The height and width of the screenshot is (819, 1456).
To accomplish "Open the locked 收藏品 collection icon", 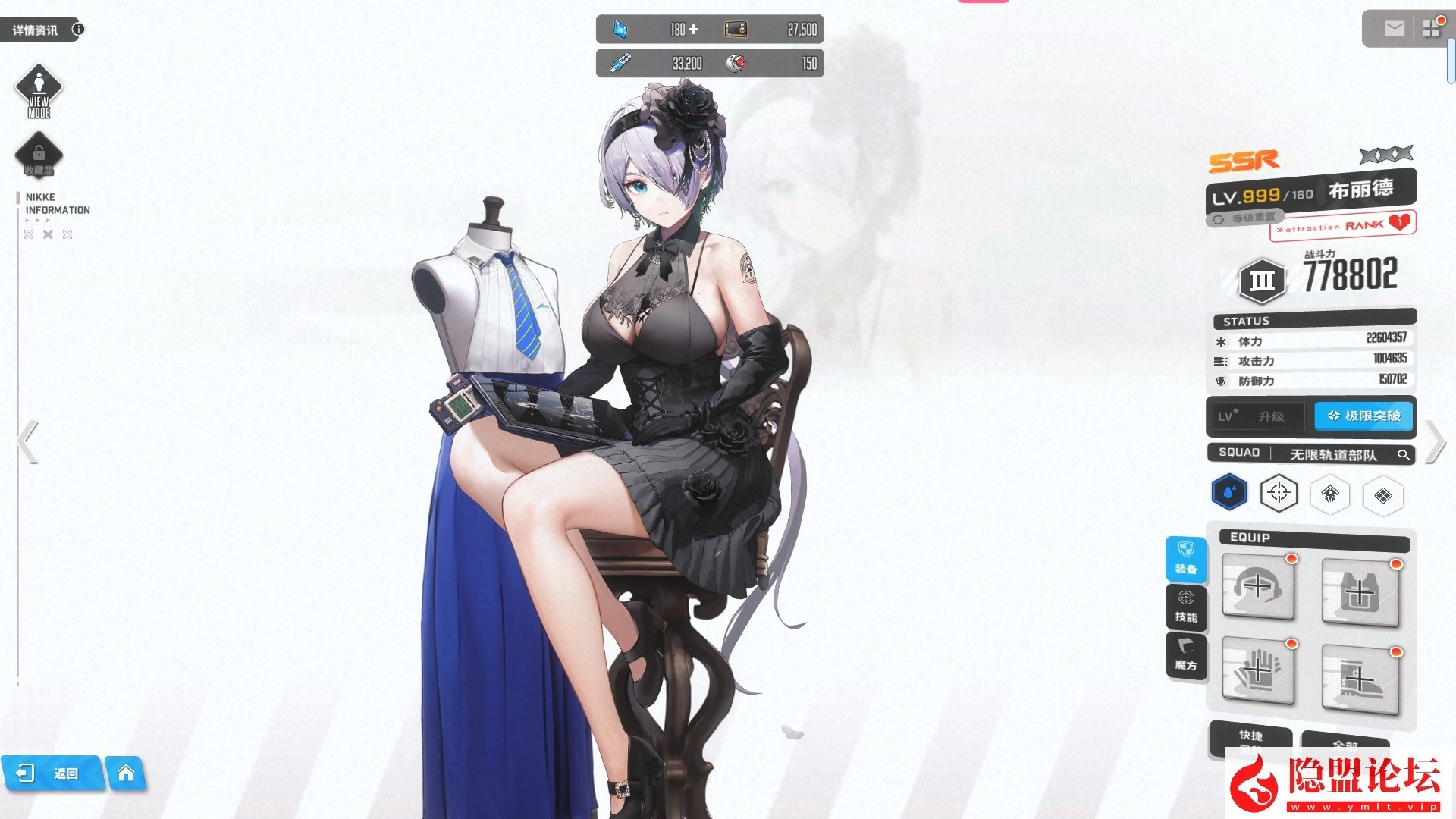I will point(39,154).
